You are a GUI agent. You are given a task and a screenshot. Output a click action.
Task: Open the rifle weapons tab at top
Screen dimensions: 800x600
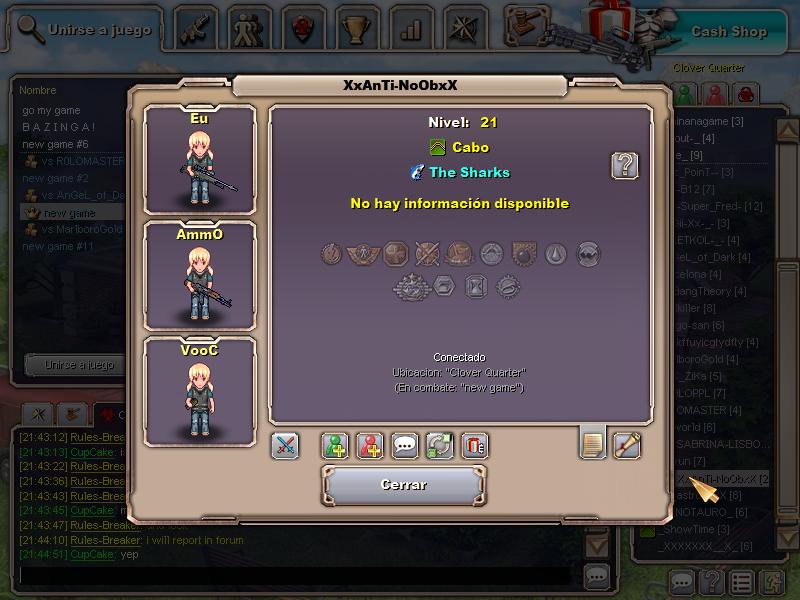pyautogui.click(x=196, y=28)
